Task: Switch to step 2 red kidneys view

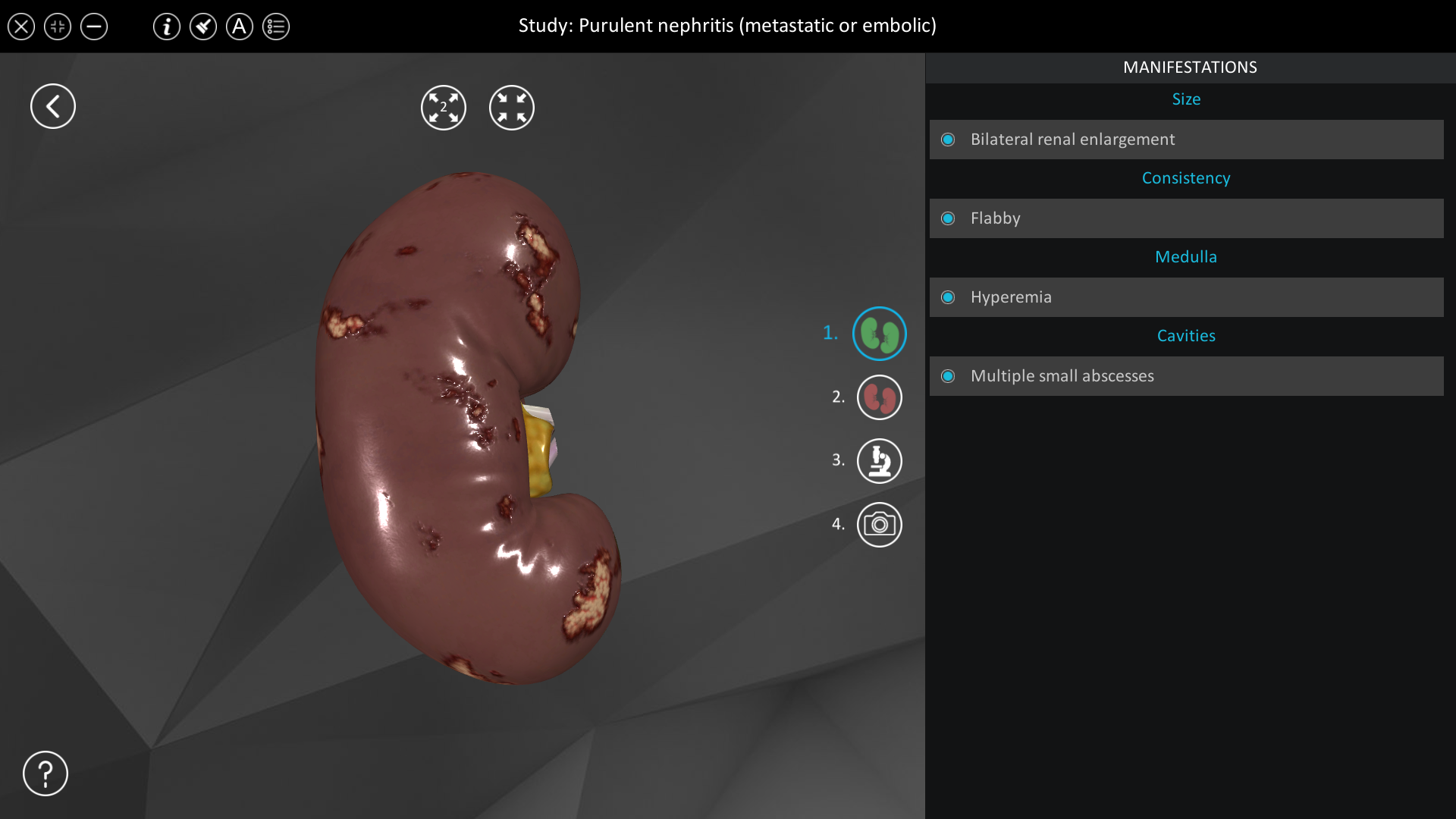Action: click(880, 397)
